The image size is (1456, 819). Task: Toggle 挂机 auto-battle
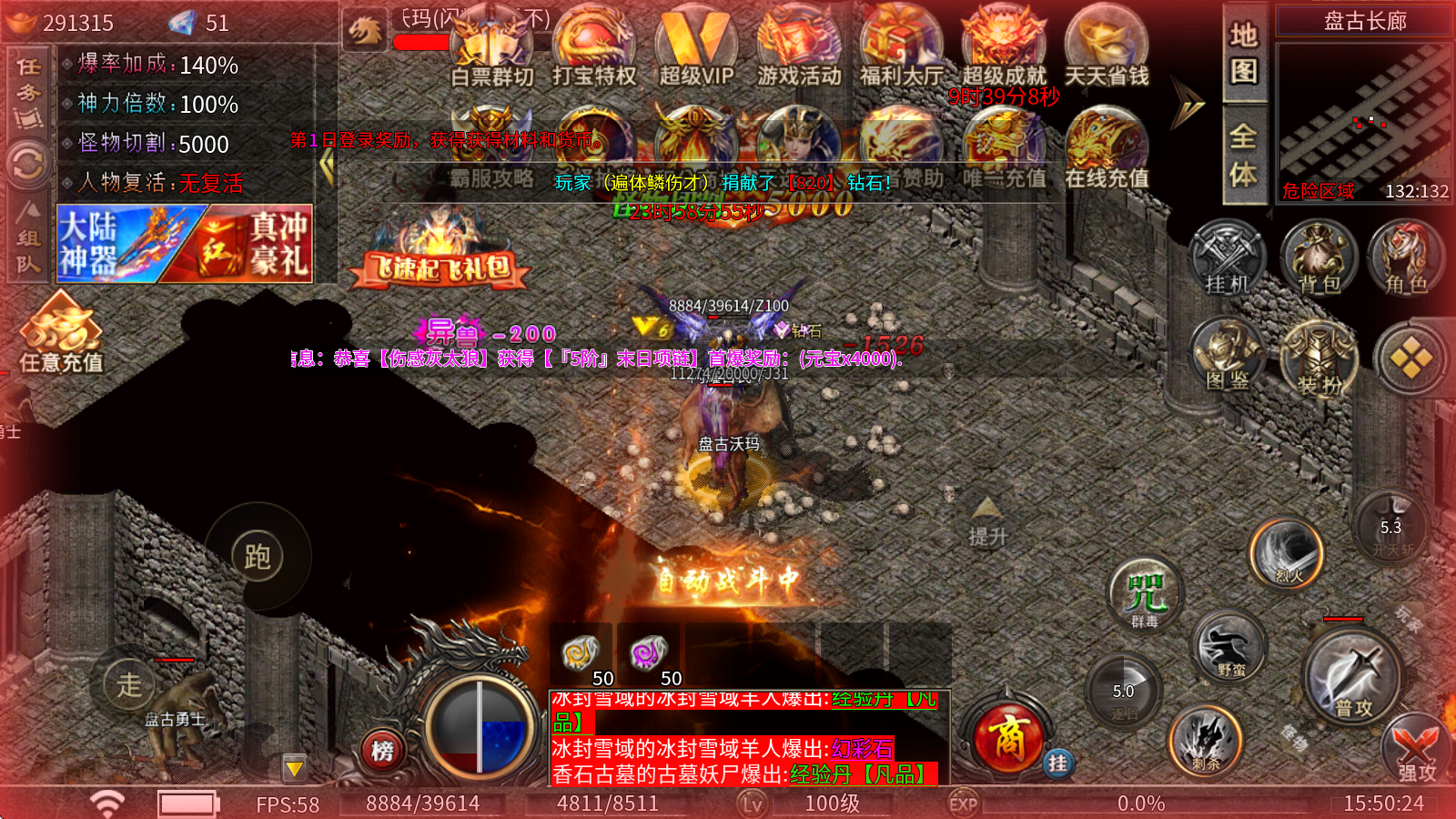1227,259
